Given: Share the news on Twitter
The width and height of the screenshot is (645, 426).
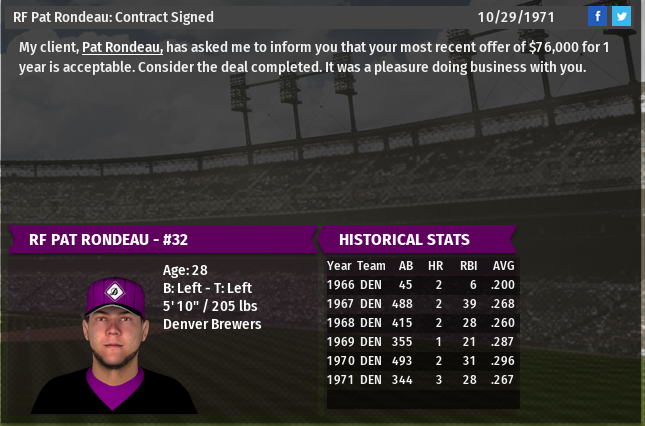Looking at the screenshot, I should point(621,16).
